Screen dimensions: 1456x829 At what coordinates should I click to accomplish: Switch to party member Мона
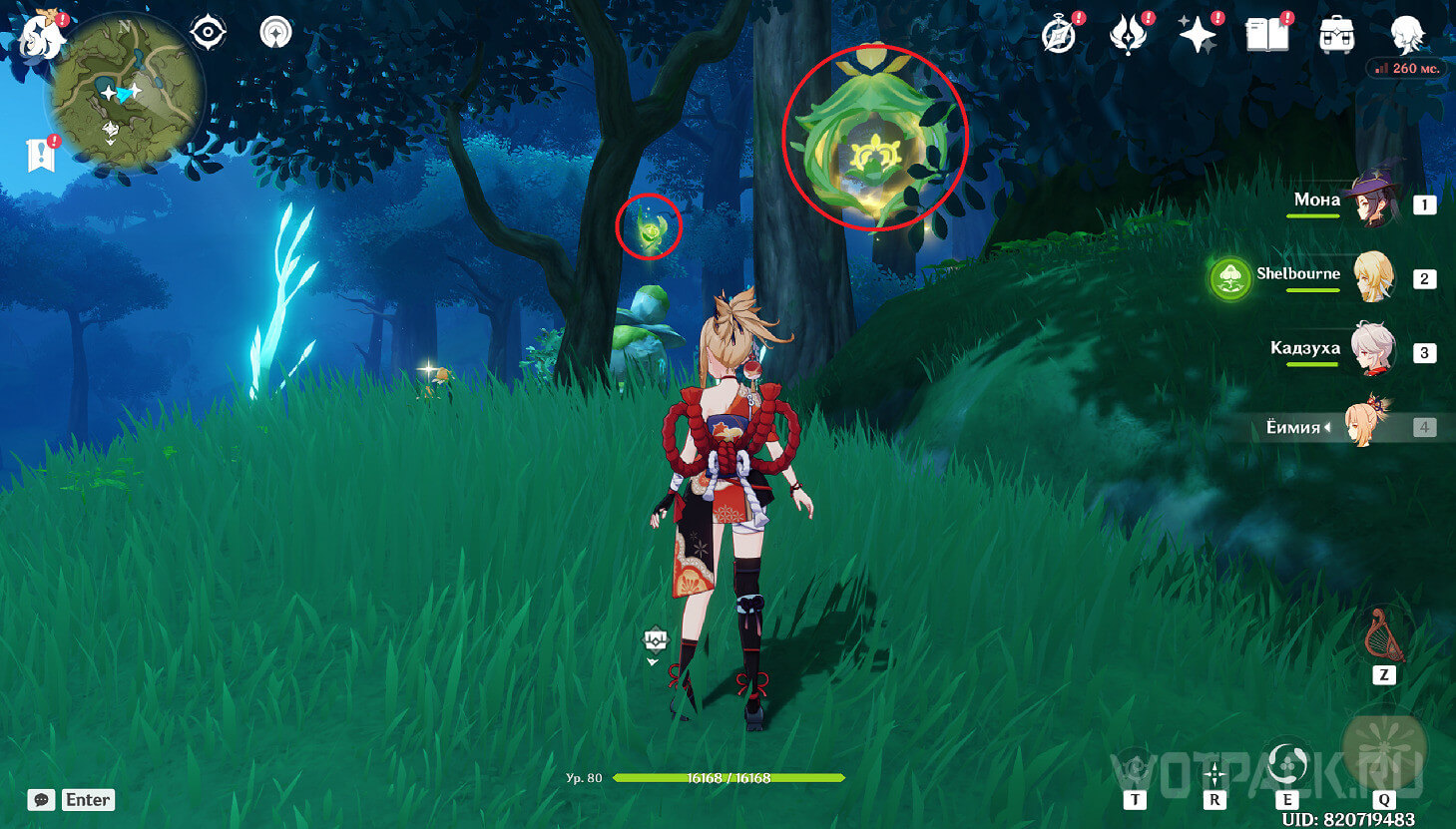click(1372, 199)
